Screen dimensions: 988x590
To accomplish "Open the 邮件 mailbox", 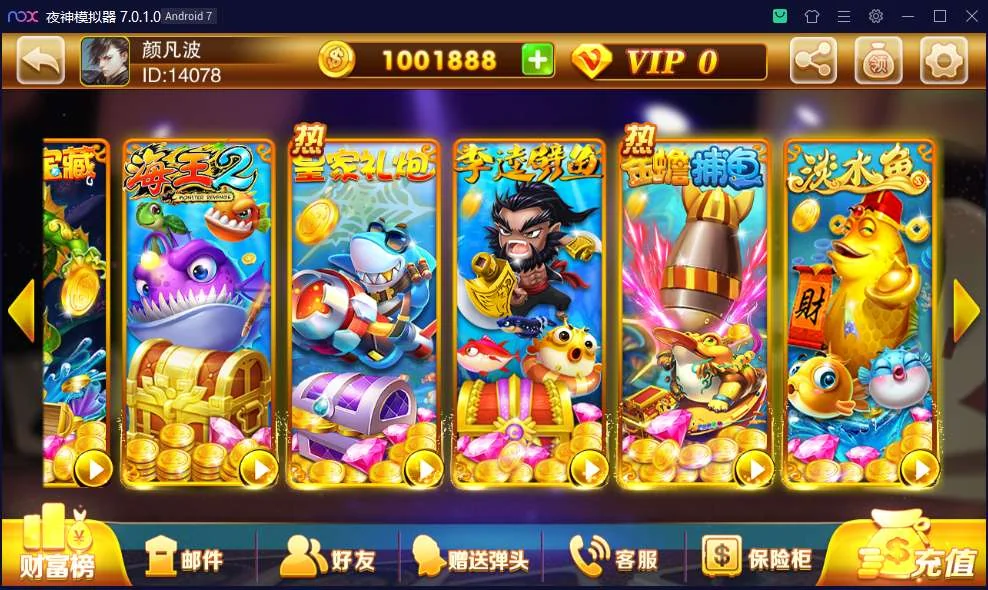I will click(x=185, y=557).
